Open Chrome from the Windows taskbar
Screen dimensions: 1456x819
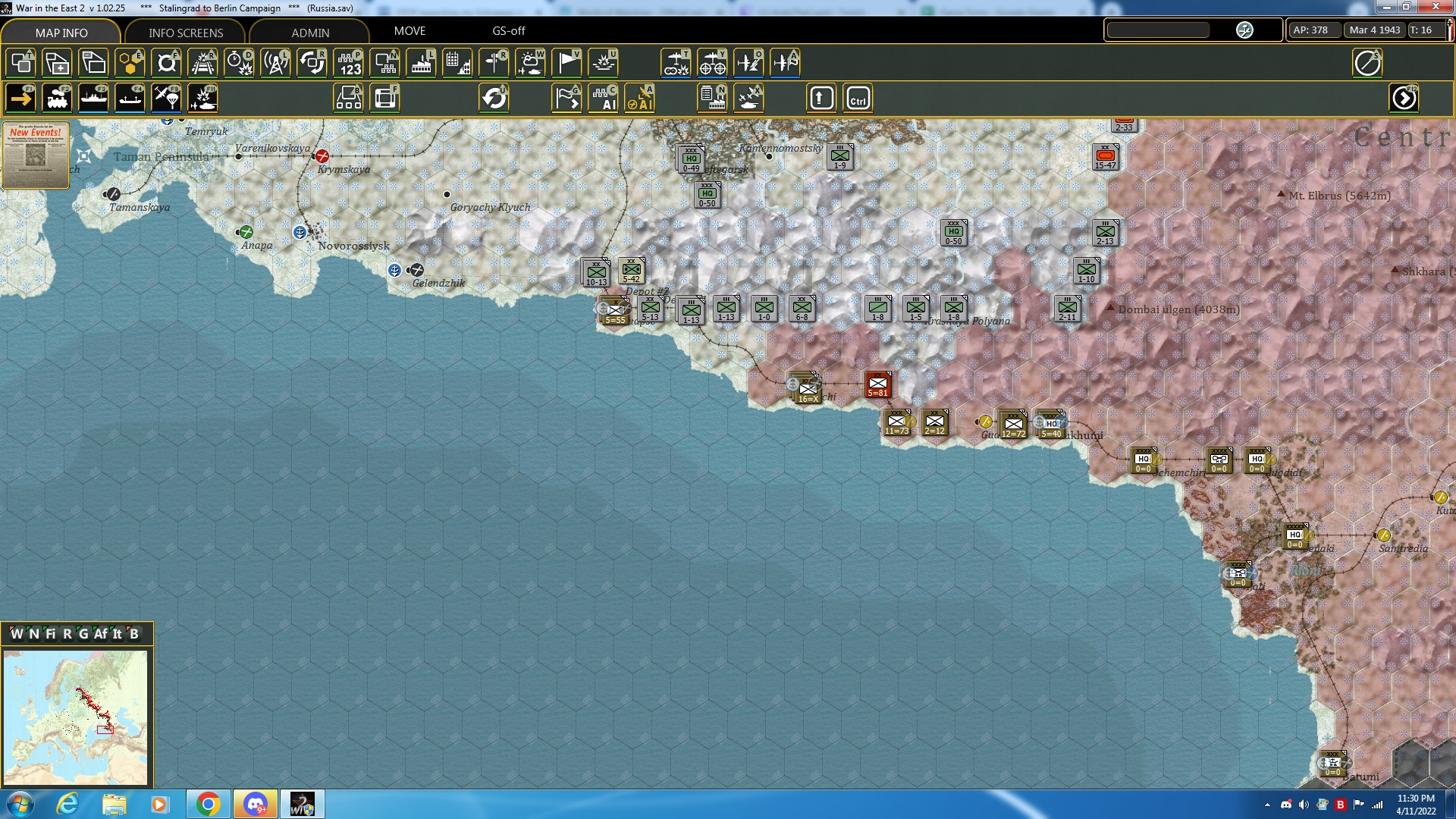(209, 803)
